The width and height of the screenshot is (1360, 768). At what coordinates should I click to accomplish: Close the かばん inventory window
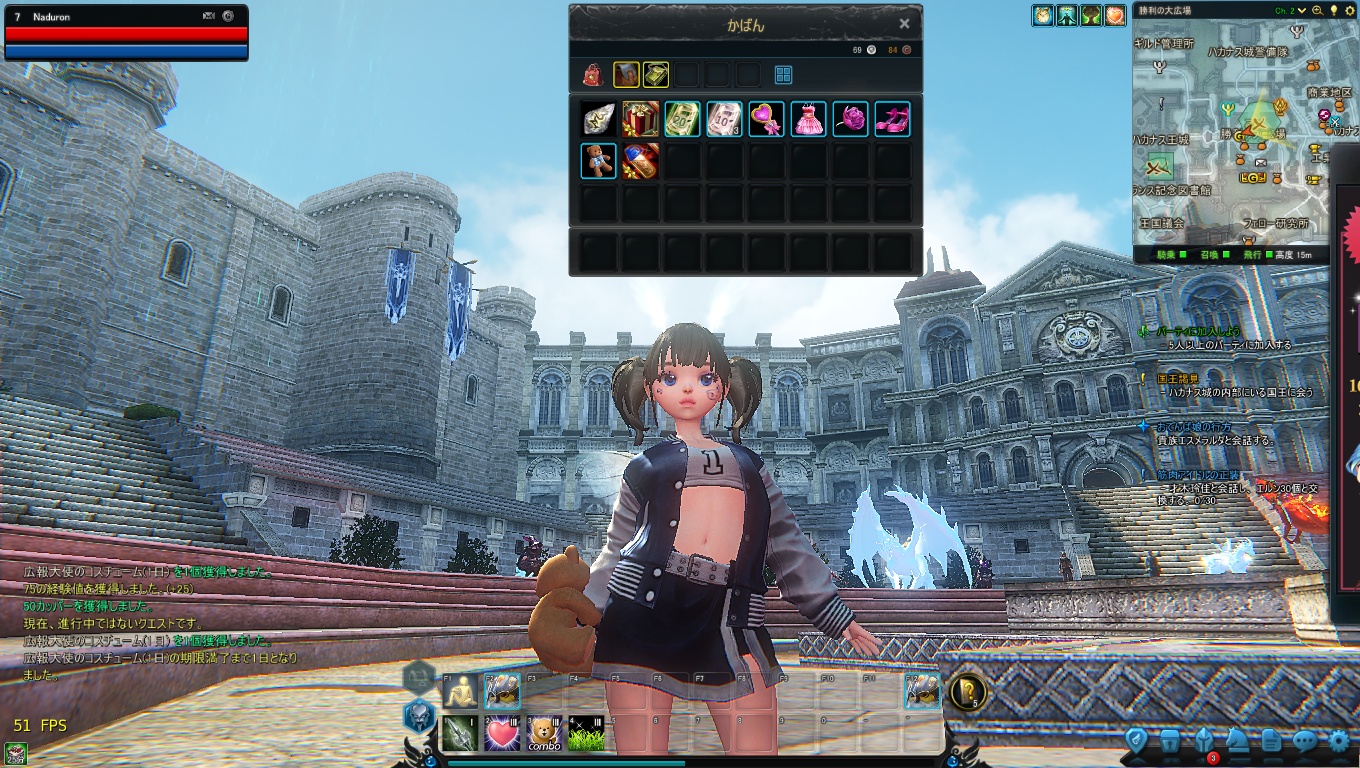pos(904,24)
